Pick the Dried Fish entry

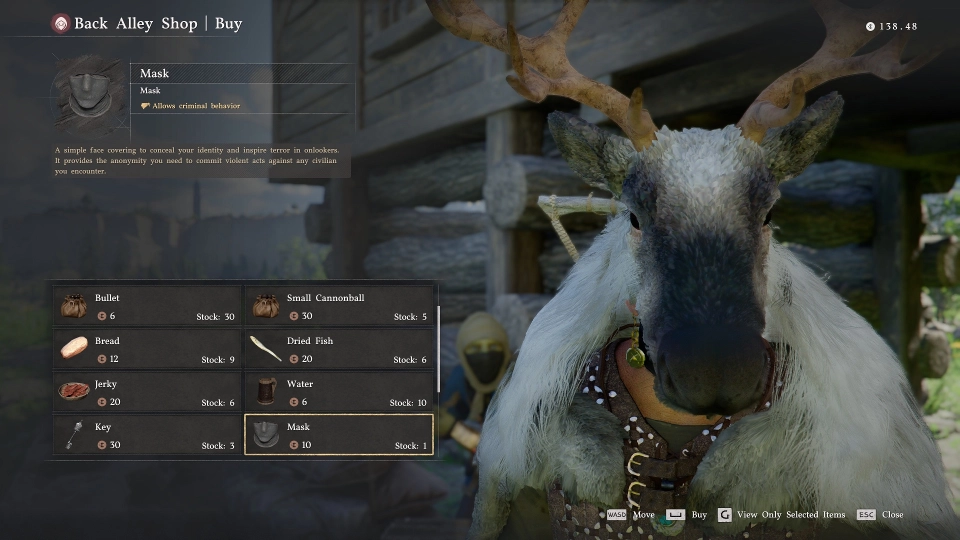click(339, 349)
